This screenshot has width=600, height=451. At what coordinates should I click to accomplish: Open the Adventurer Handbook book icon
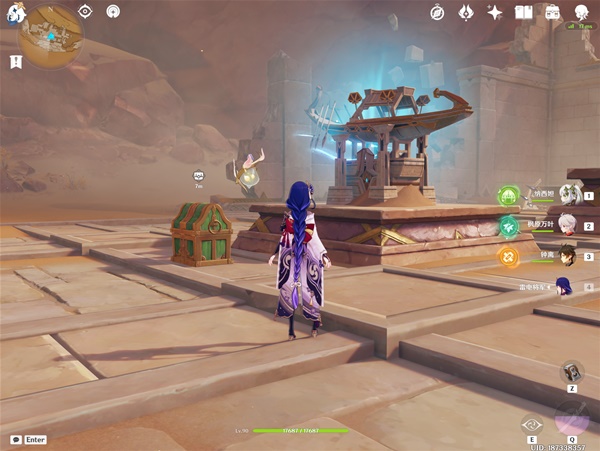click(523, 12)
